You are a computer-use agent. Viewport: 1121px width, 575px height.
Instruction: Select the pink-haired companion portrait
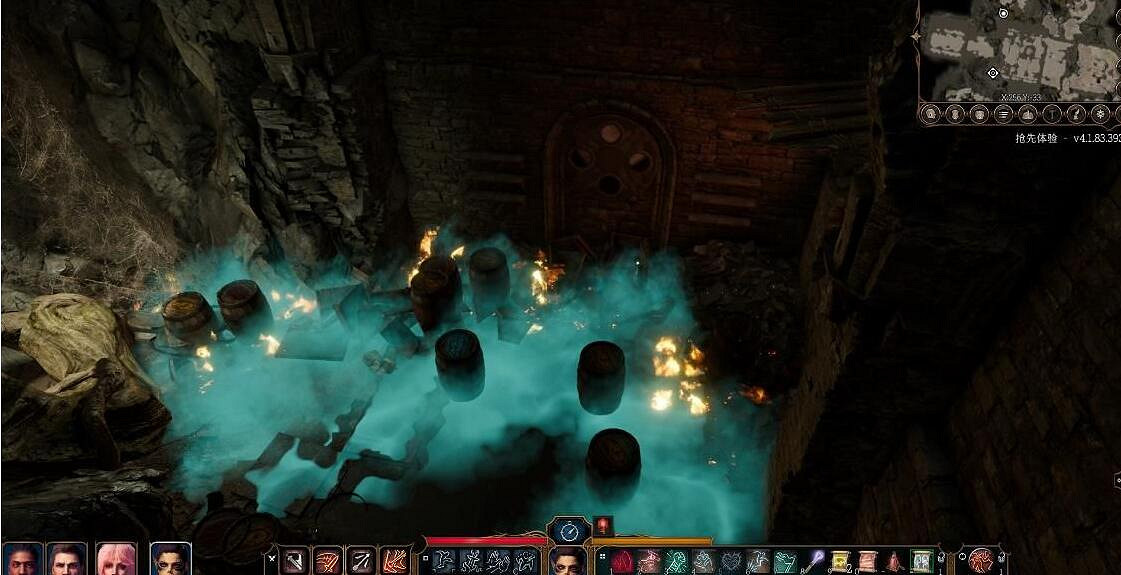116,559
